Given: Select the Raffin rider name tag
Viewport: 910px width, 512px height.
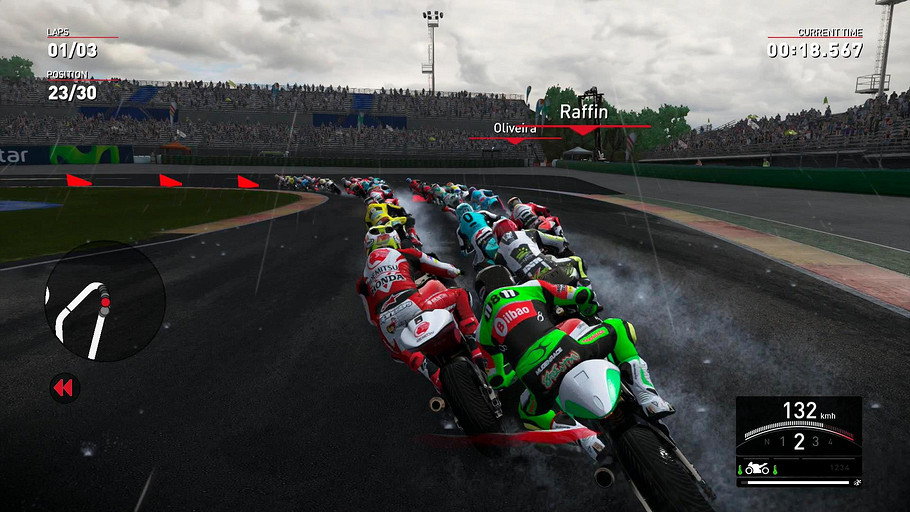Looking at the screenshot, I should point(582,112).
